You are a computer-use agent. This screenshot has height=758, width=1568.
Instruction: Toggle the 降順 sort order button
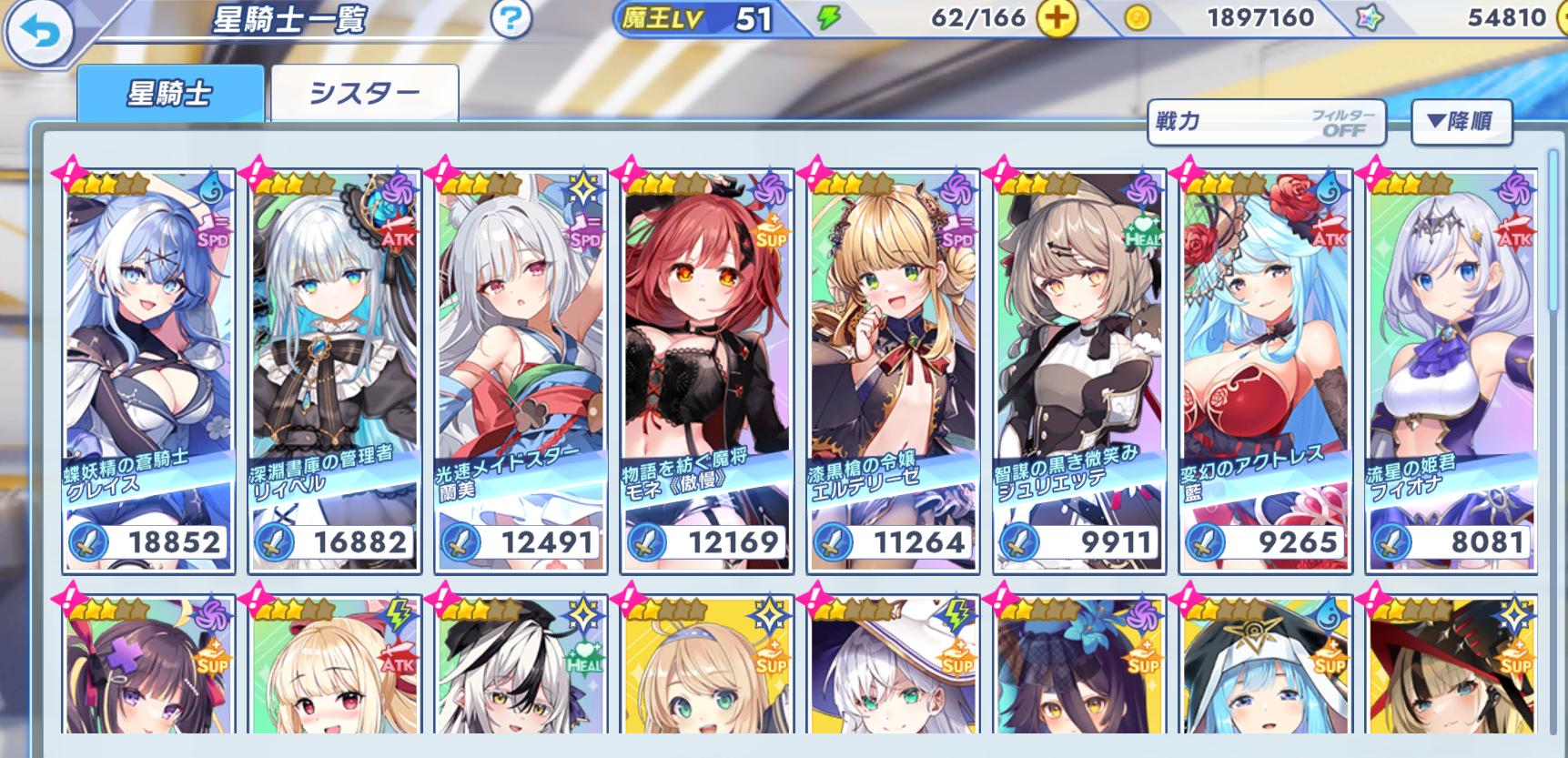(x=1461, y=121)
